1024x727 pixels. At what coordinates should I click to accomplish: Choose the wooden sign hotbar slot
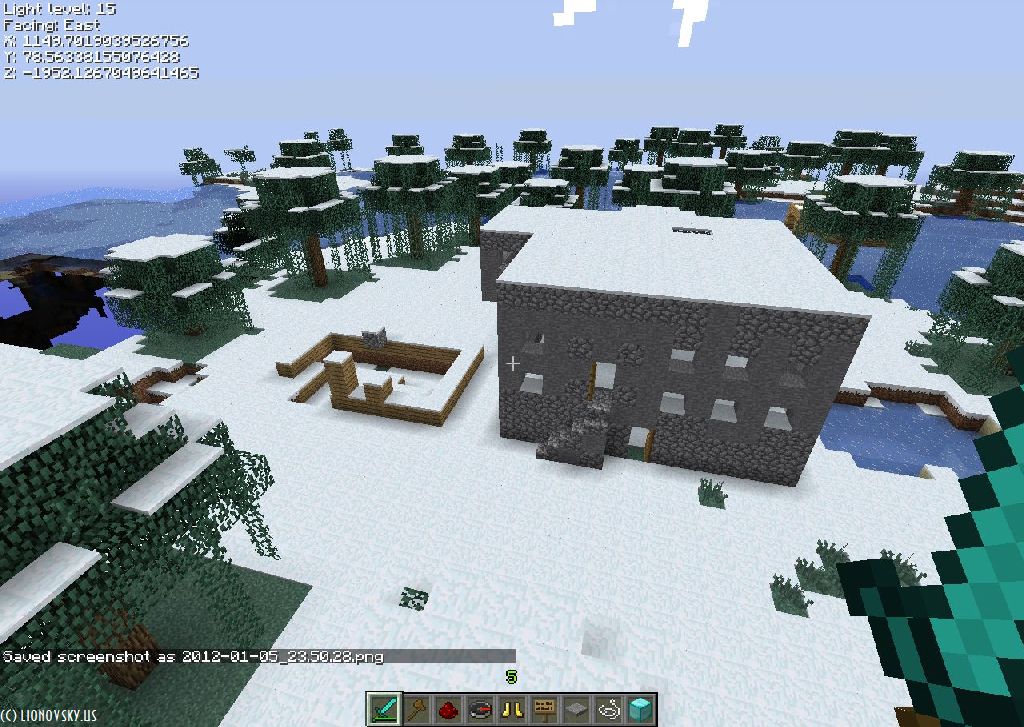point(544,708)
